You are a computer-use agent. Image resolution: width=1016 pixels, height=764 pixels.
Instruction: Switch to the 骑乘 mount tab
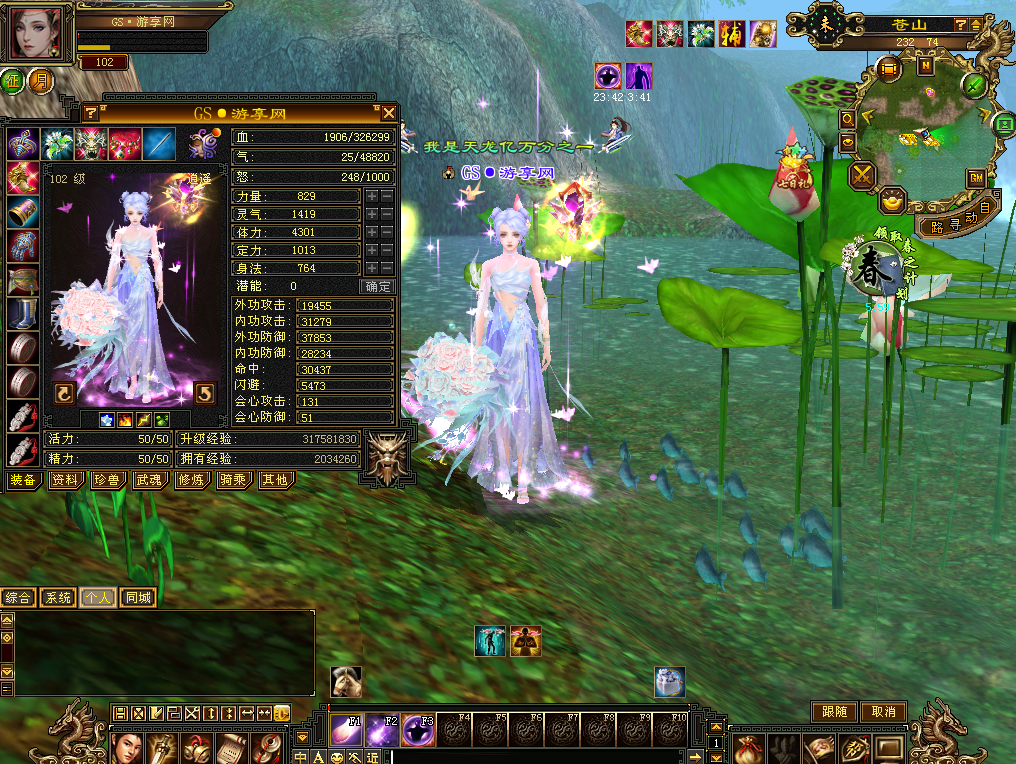pyautogui.click(x=230, y=481)
